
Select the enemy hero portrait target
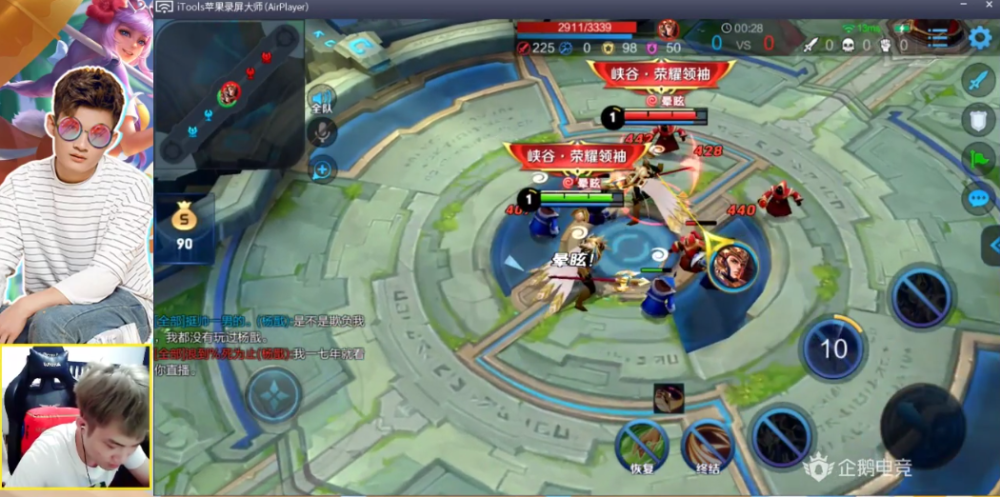(x=734, y=265)
